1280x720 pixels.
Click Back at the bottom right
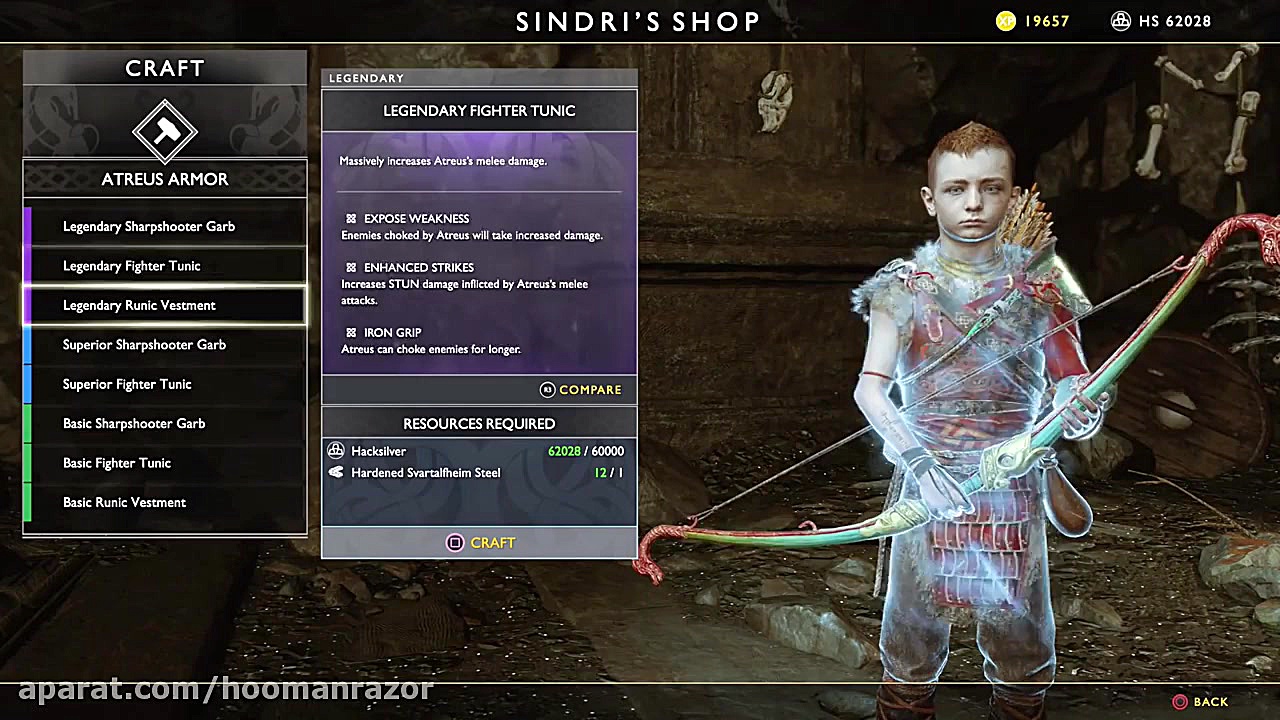point(1201,701)
